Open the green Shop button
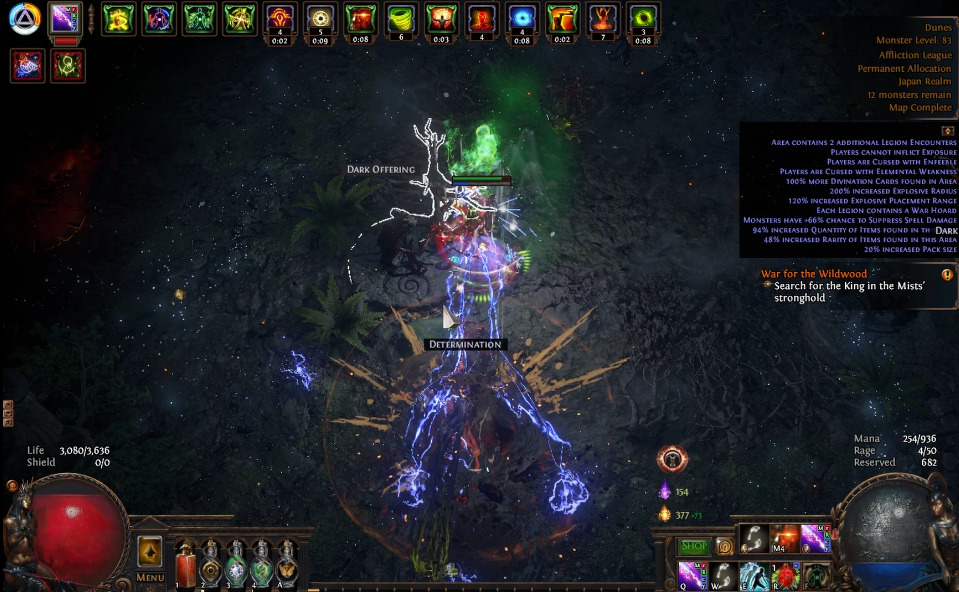This screenshot has width=959, height=592. [693, 546]
